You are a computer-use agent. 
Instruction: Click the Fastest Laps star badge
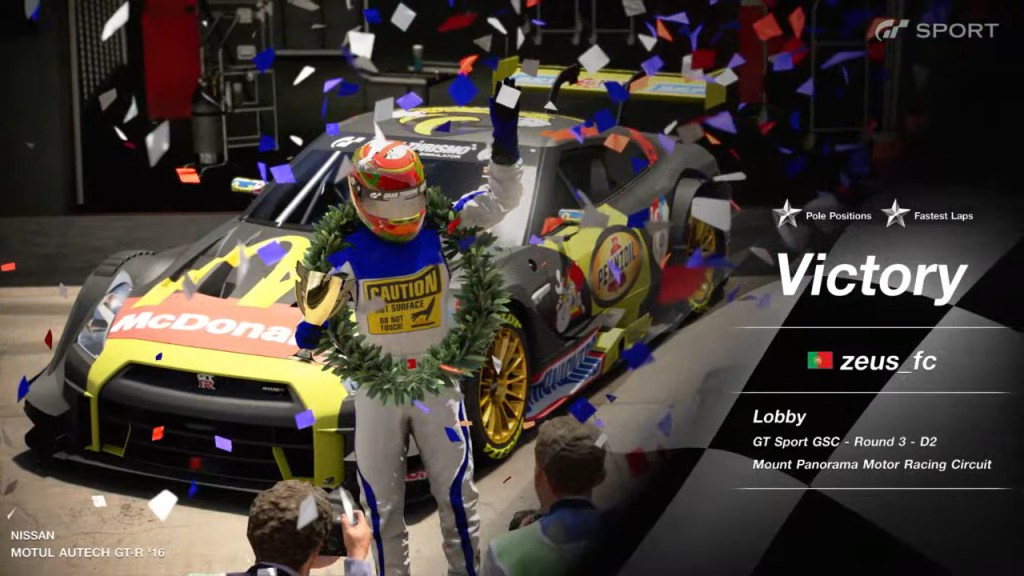tap(895, 215)
